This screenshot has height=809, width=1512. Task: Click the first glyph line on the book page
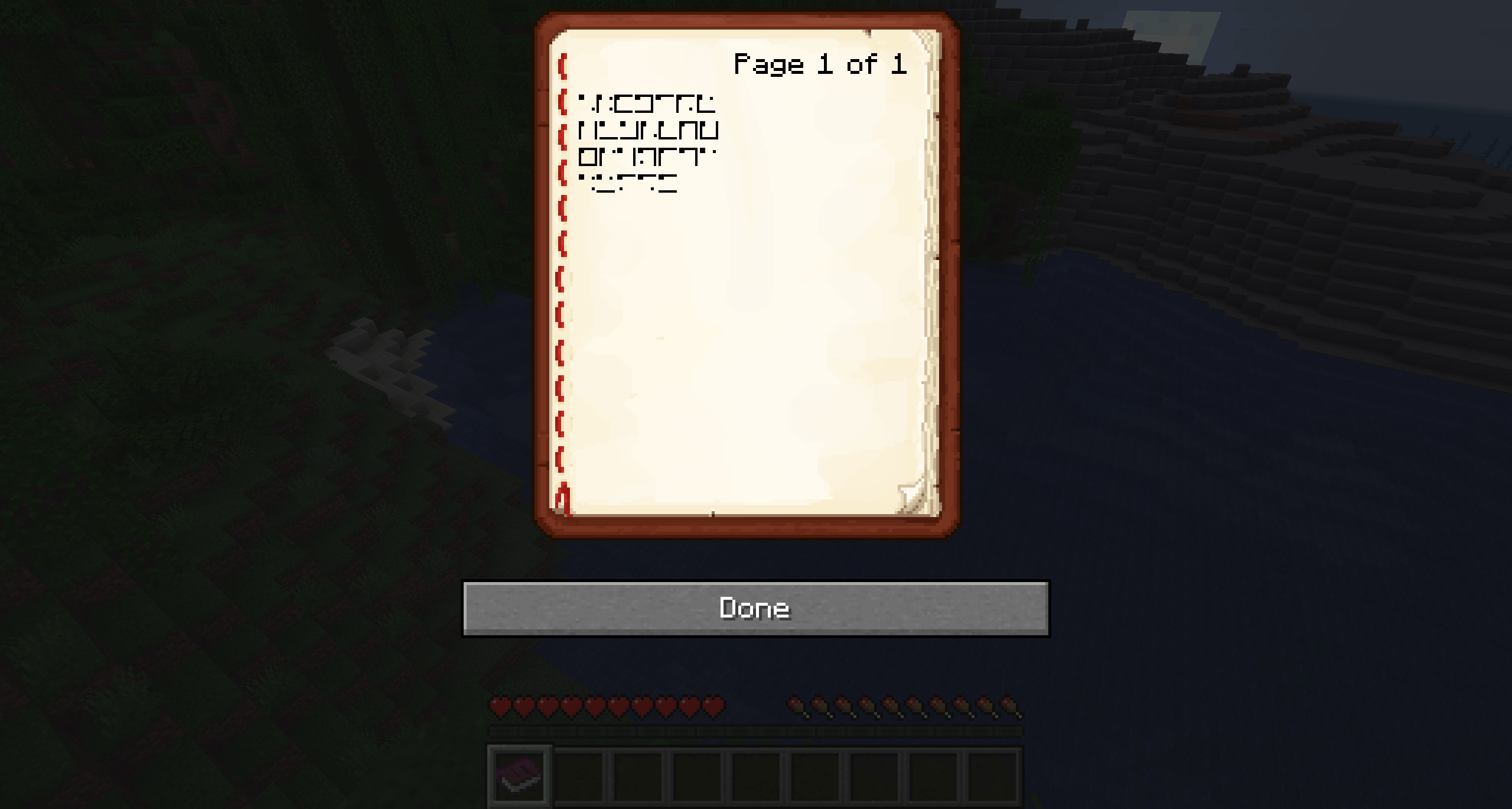tap(647, 105)
